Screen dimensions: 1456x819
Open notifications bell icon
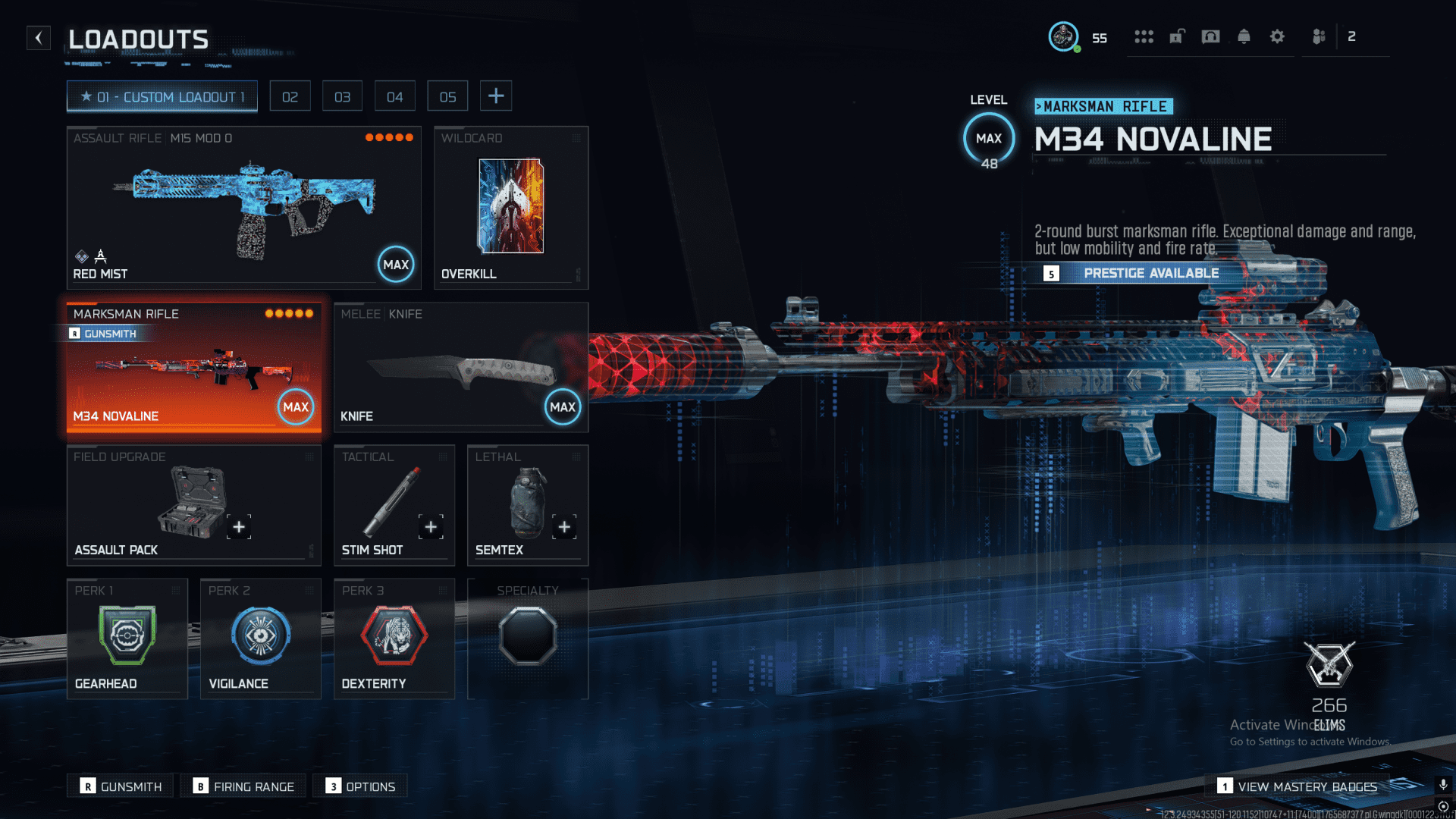point(1244,36)
